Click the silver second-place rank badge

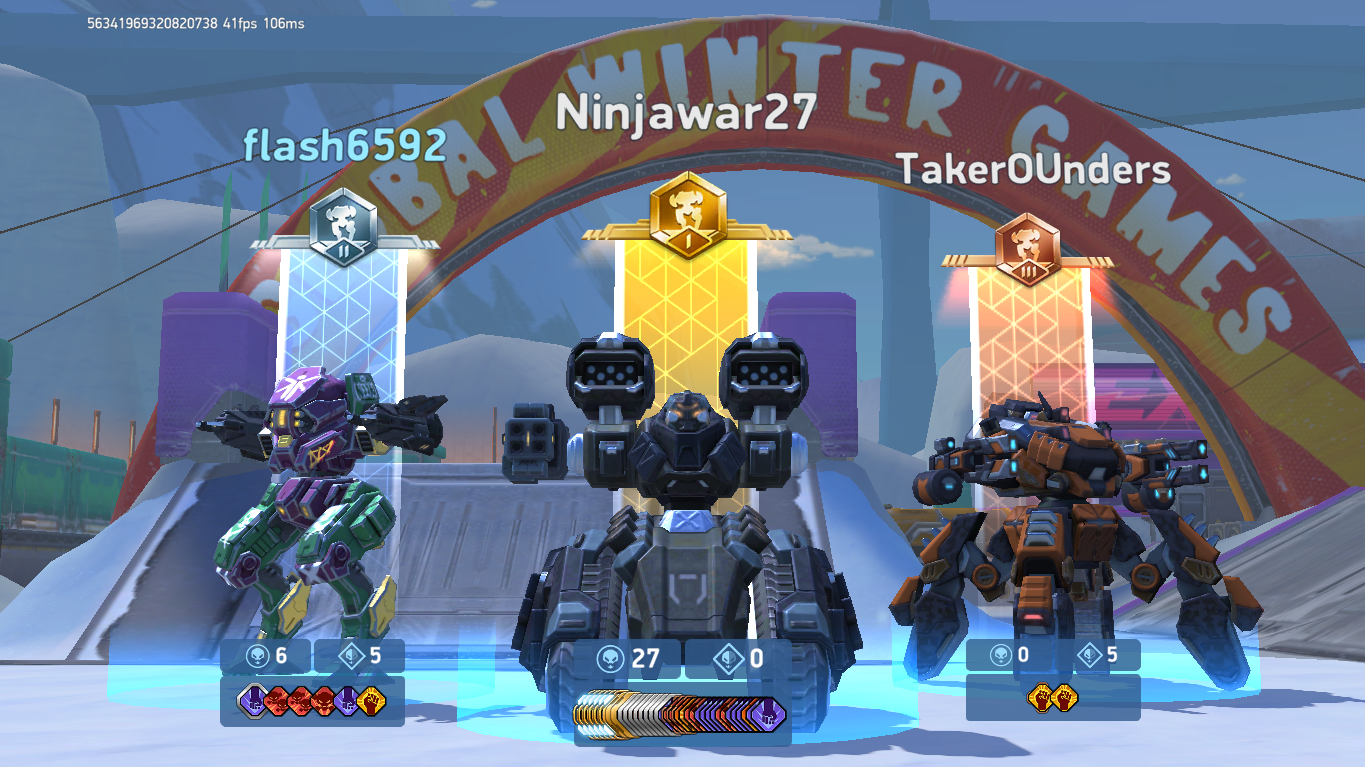[x=343, y=229]
